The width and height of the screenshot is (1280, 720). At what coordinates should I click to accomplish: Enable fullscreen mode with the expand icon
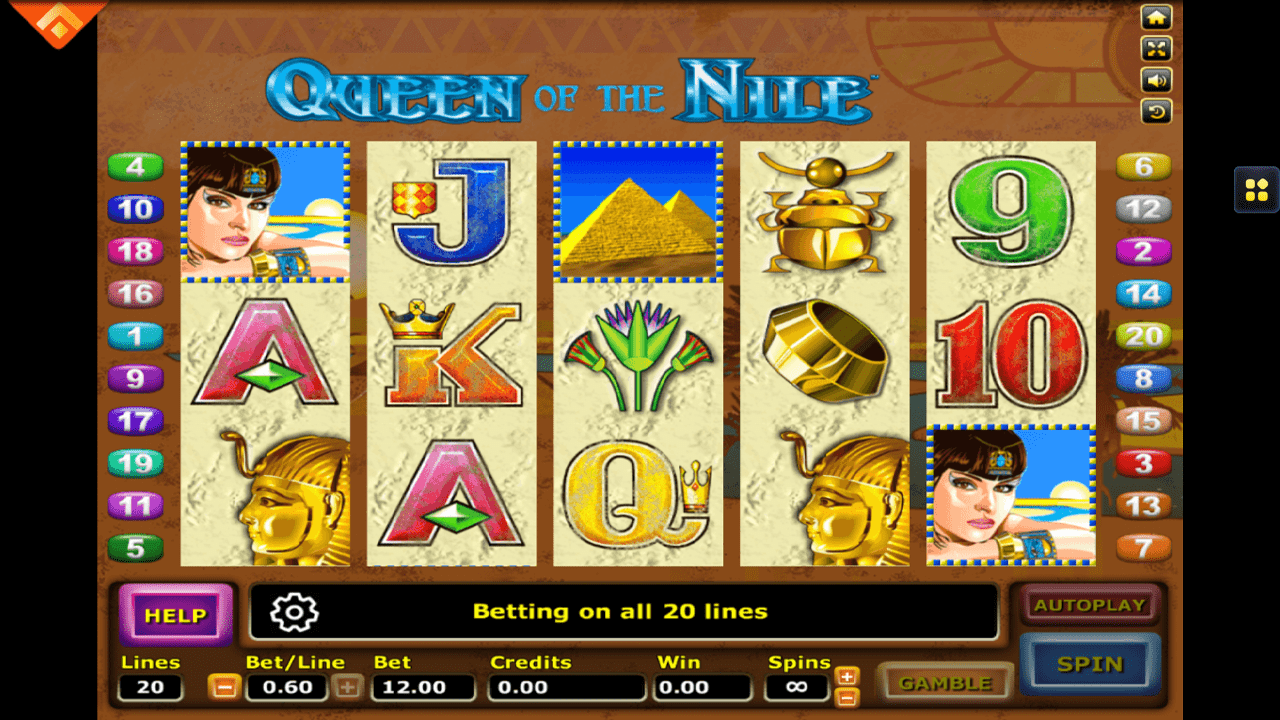pos(1157,48)
